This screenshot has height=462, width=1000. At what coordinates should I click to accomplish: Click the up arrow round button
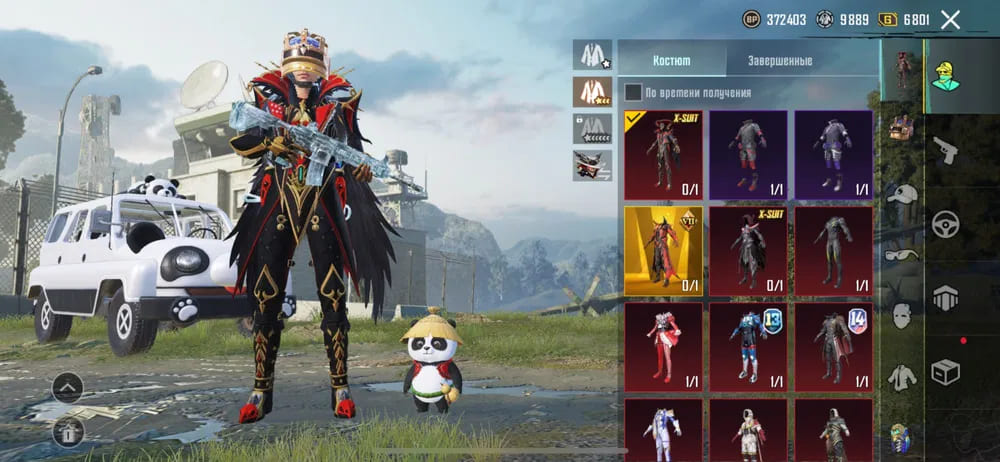click(x=68, y=386)
